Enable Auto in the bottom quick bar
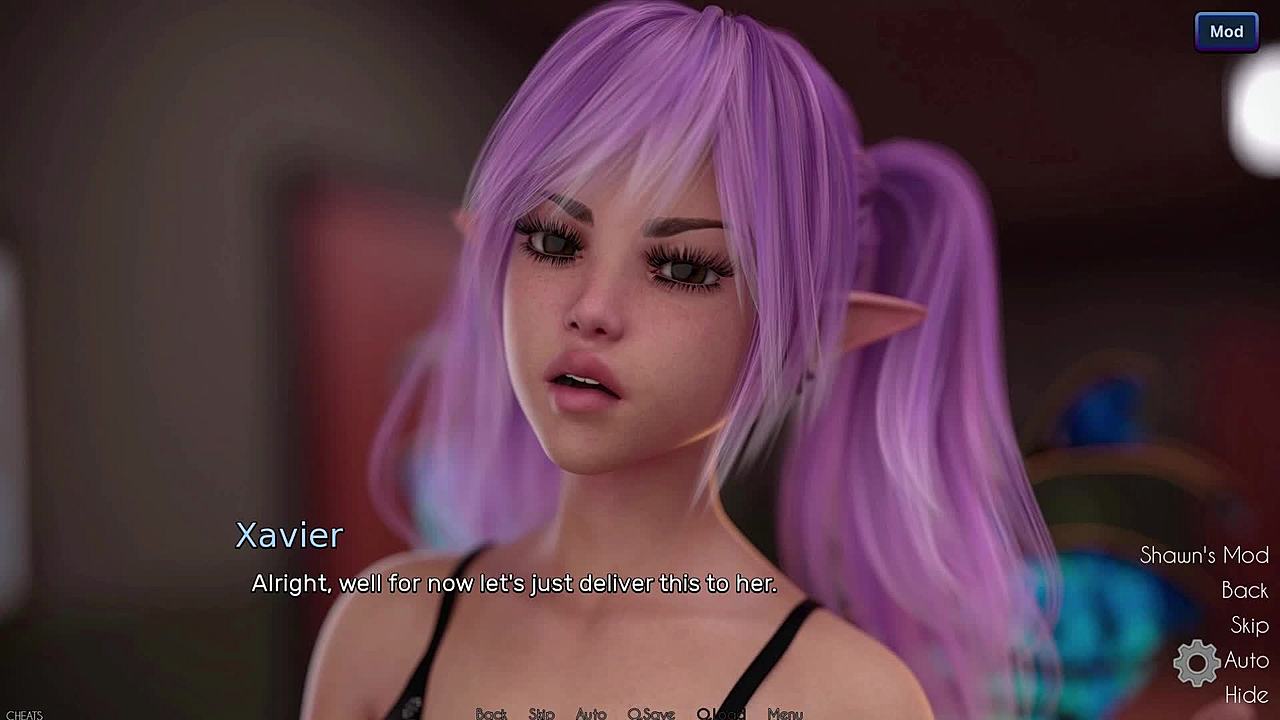Viewport: 1280px width, 720px height. click(591, 713)
